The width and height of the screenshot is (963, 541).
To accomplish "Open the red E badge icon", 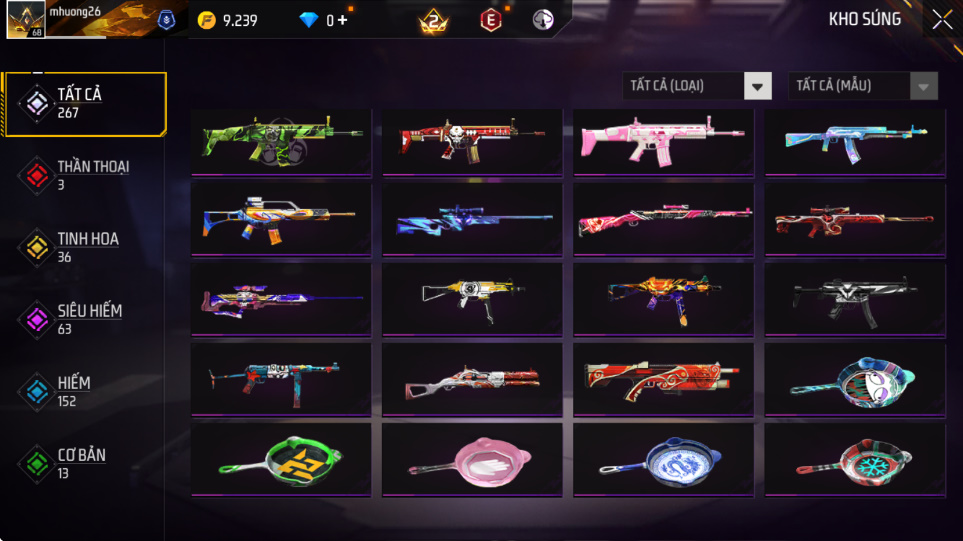I will point(490,20).
